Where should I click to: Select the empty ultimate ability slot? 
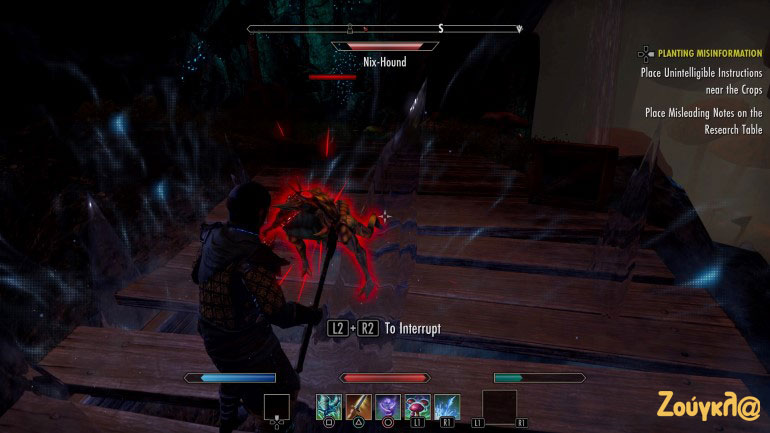pyautogui.click(x=499, y=406)
